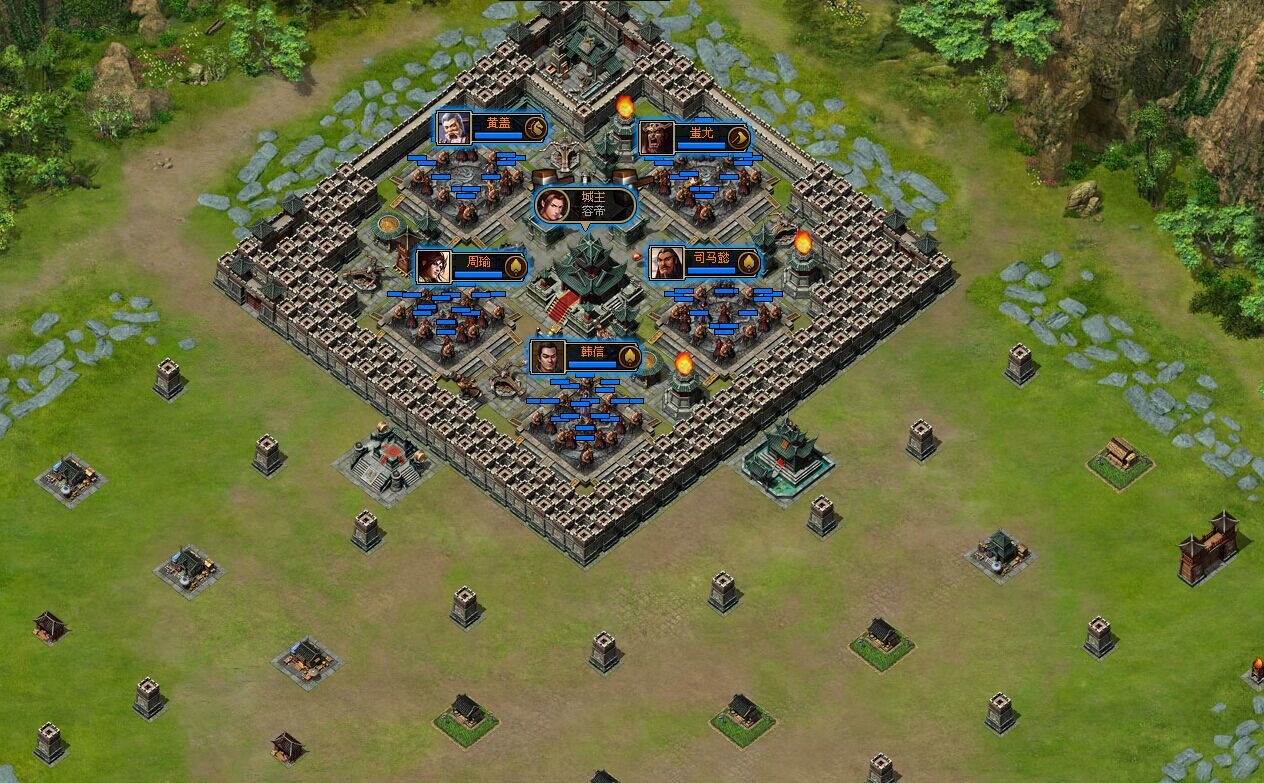Viewport: 1264px width, 783px height.
Task: Click the horse cavalry icon beside 黄盖
Action: point(535,127)
